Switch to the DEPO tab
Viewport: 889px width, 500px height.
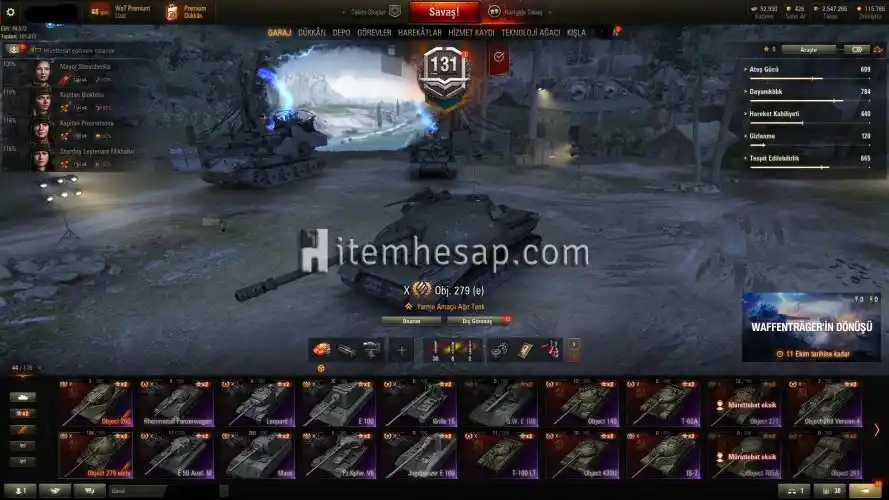pos(341,33)
